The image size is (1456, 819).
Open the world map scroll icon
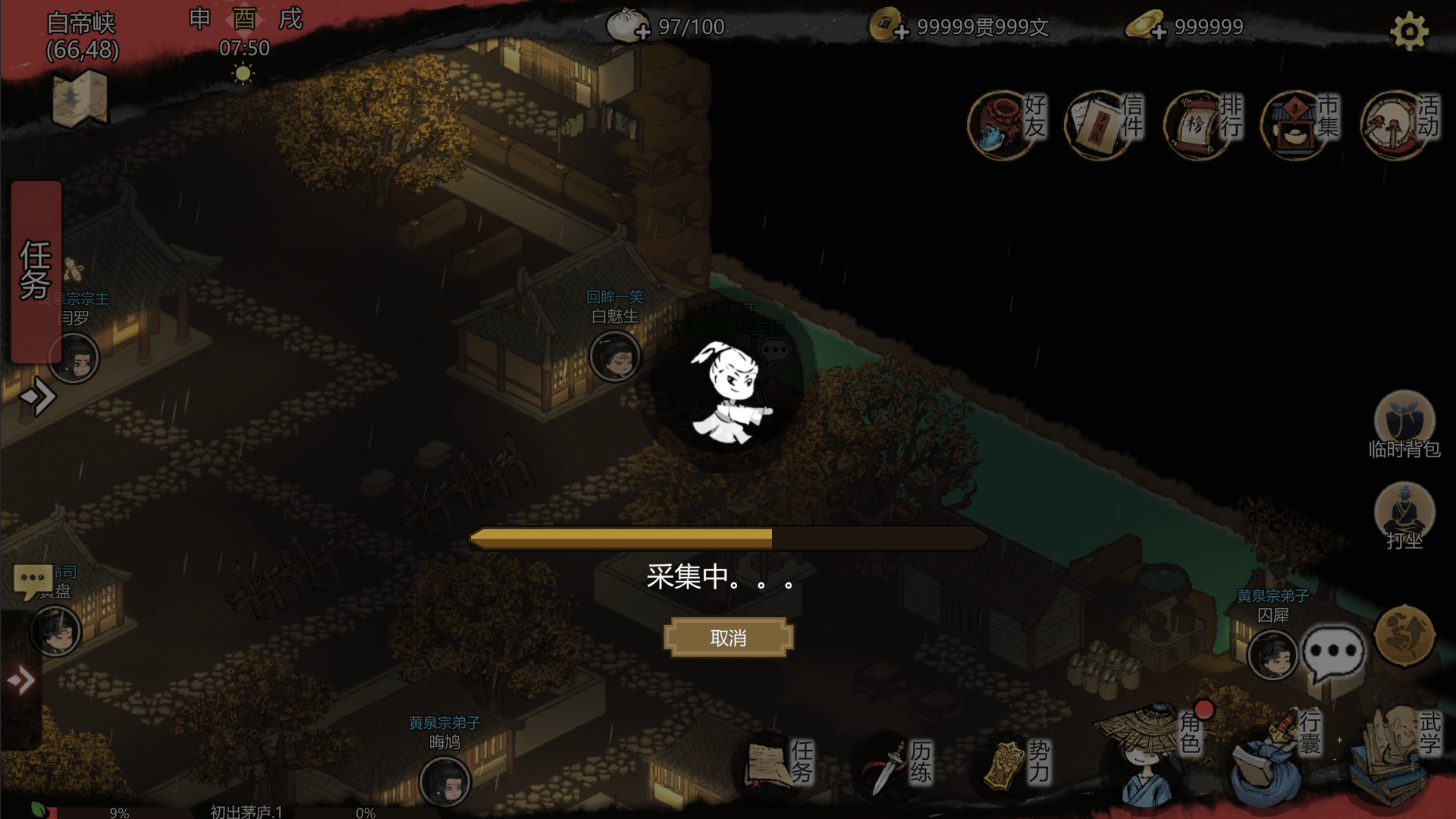80,99
